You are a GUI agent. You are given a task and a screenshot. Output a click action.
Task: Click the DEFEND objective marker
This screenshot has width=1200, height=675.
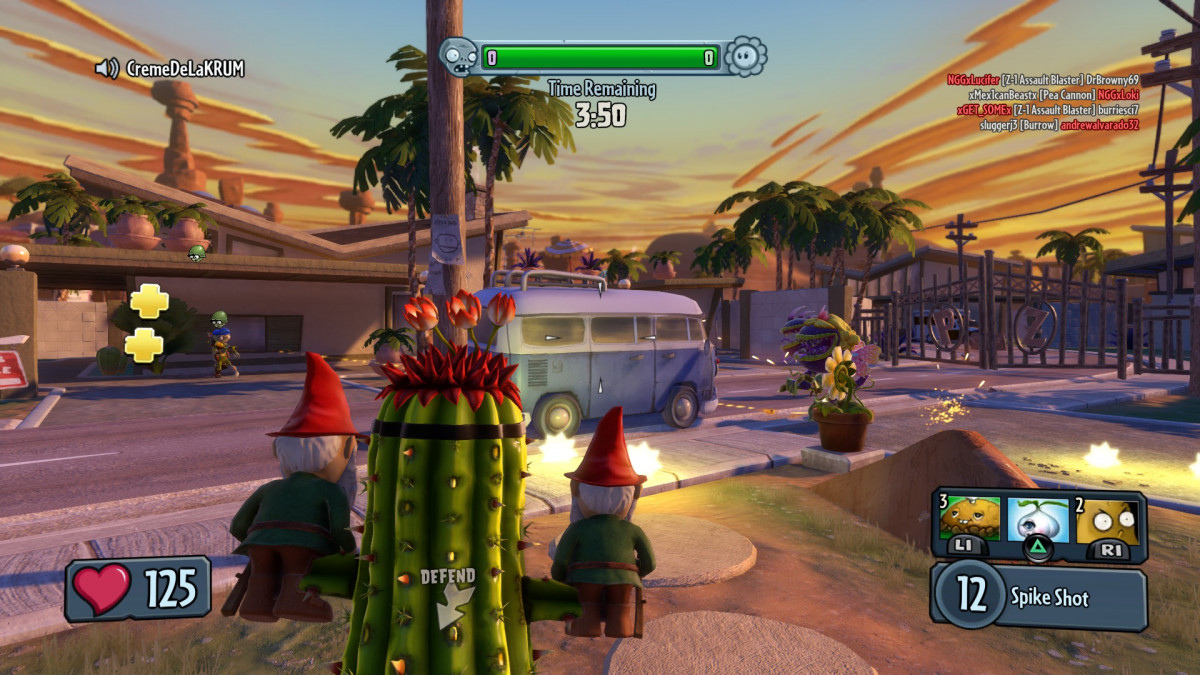pyautogui.click(x=447, y=597)
